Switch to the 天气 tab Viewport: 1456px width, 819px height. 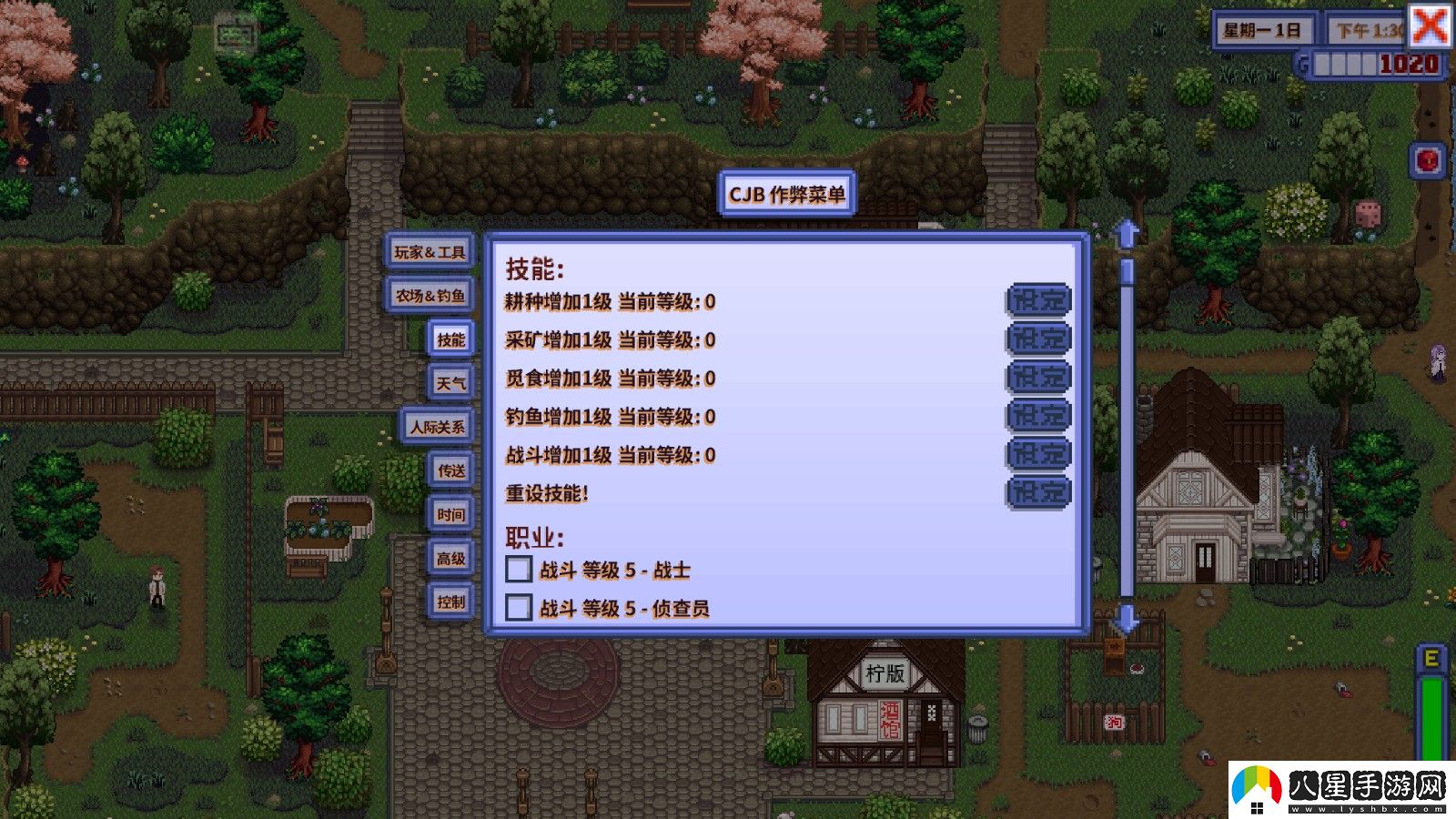pos(450,383)
